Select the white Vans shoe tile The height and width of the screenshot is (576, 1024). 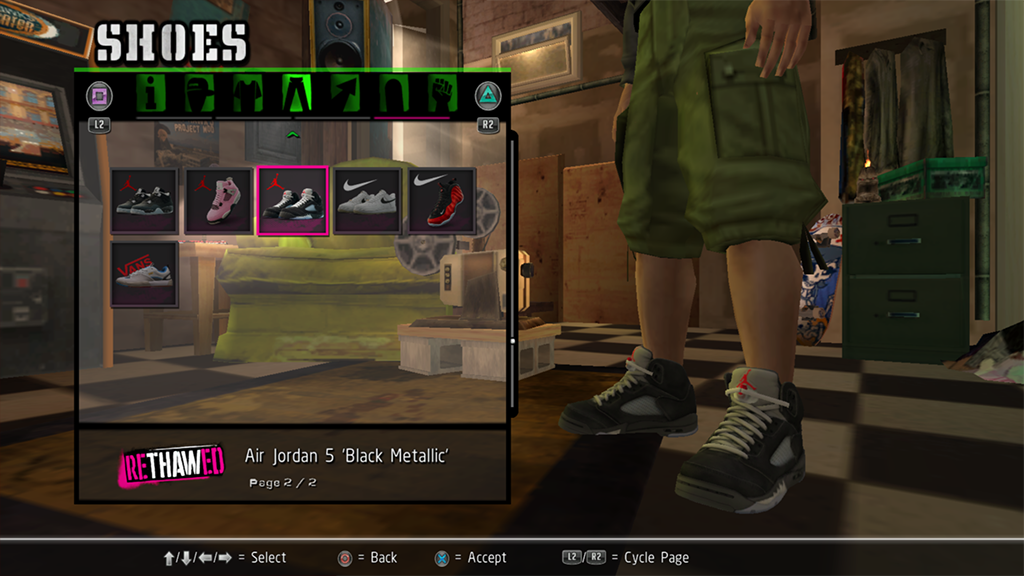point(145,274)
